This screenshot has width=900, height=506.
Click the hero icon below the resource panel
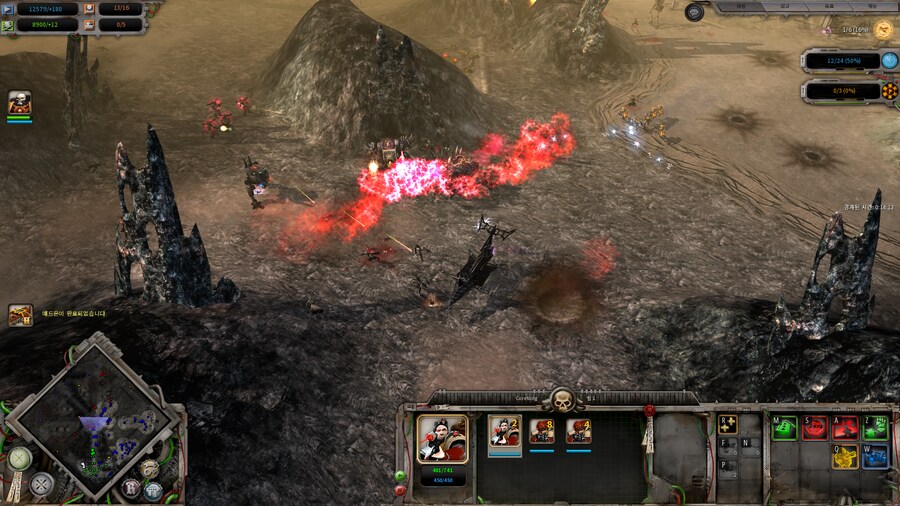pos(20,102)
